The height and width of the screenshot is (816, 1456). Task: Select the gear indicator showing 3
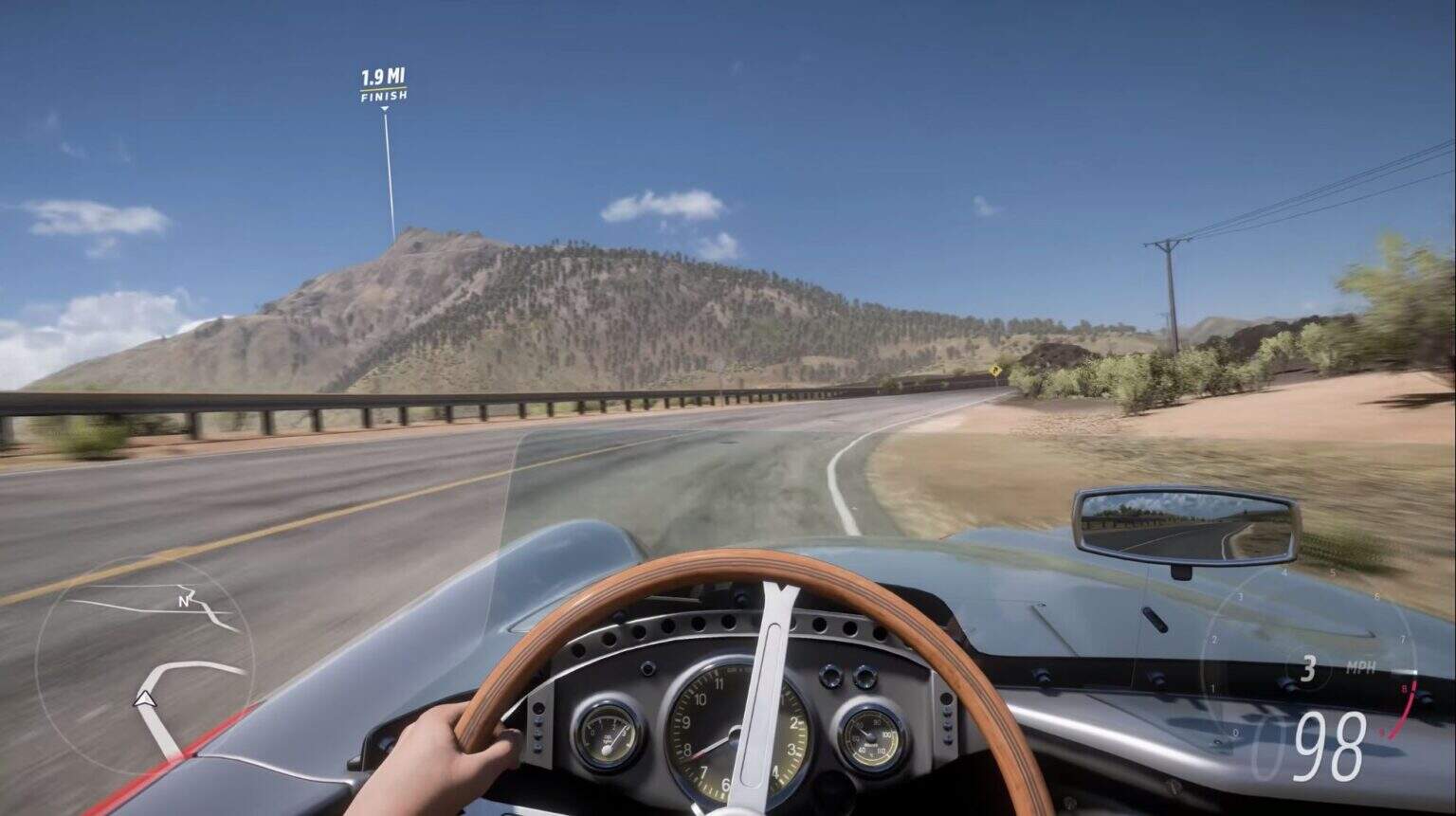(x=1311, y=666)
